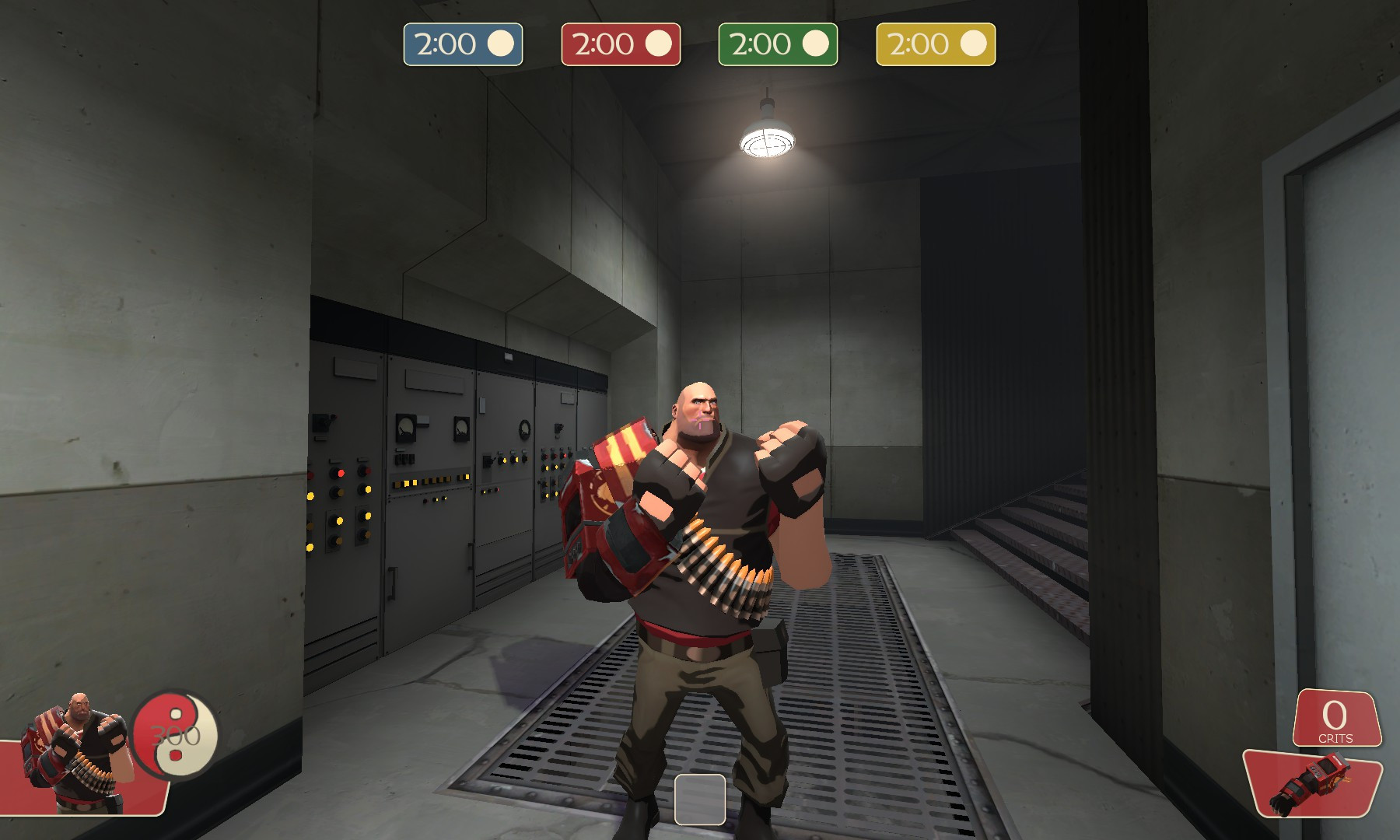Viewport: 1400px width, 840px height.
Task: Click the round indicator circle on the red timer
Action: click(659, 44)
